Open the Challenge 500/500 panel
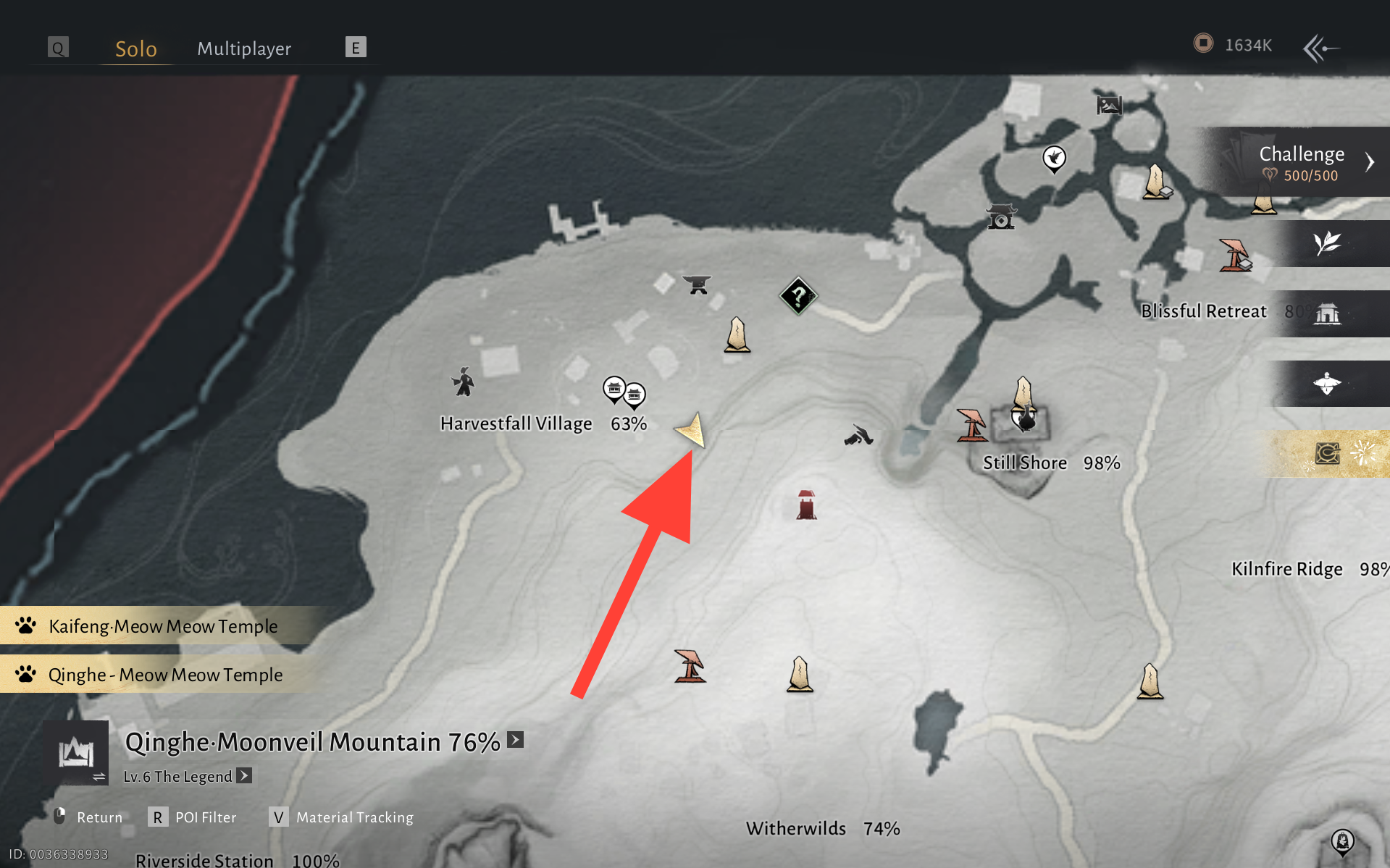This screenshot has height=868, width=1390. click(x=1303, y=163)
